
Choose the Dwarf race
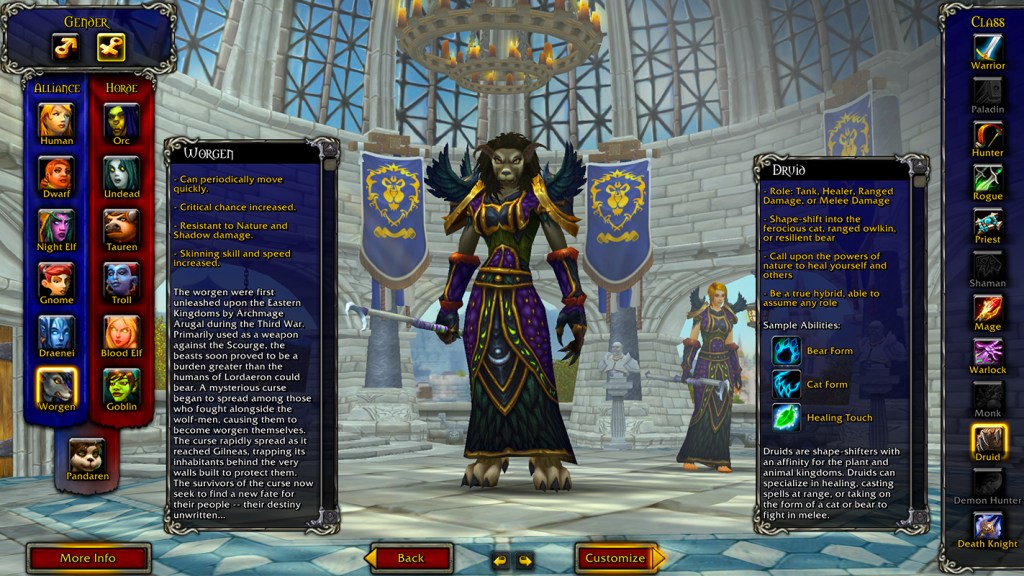tap(57, 174)
